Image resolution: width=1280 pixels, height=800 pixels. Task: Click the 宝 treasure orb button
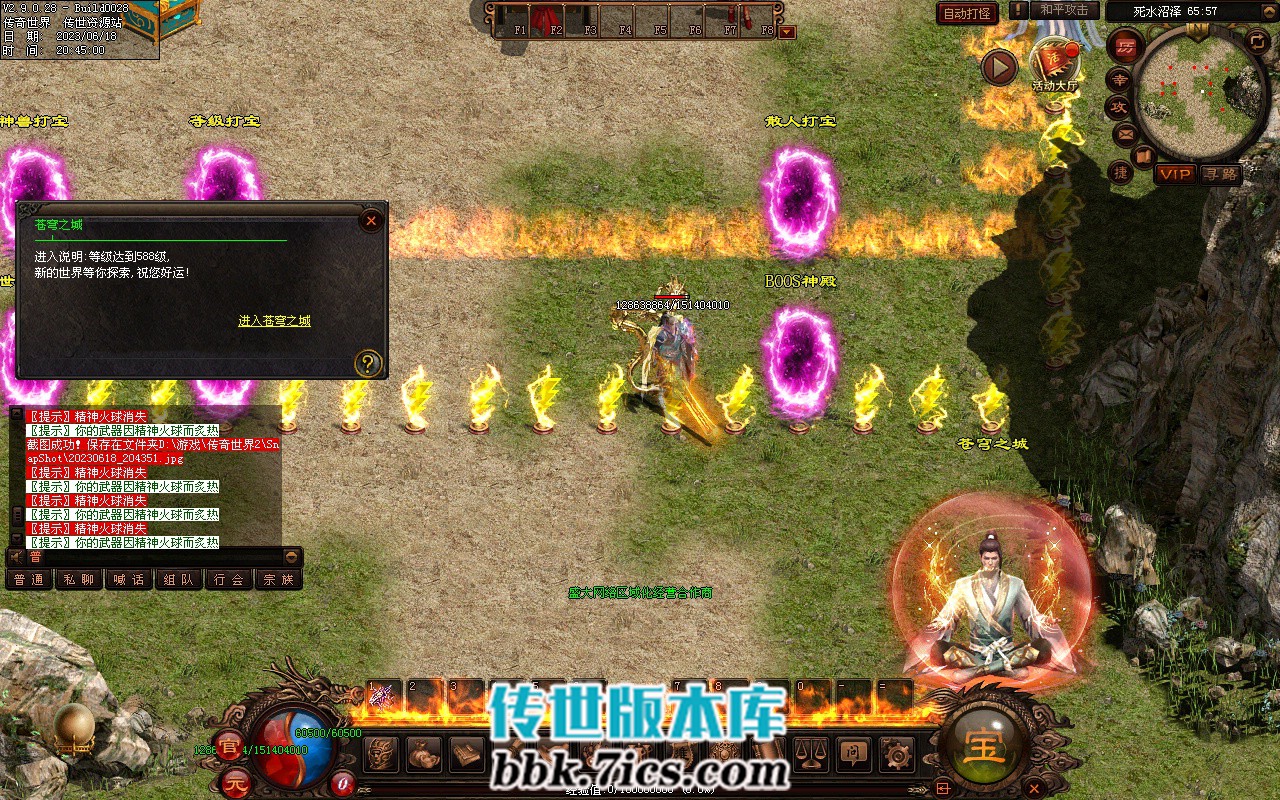click(x=983, y=745)
